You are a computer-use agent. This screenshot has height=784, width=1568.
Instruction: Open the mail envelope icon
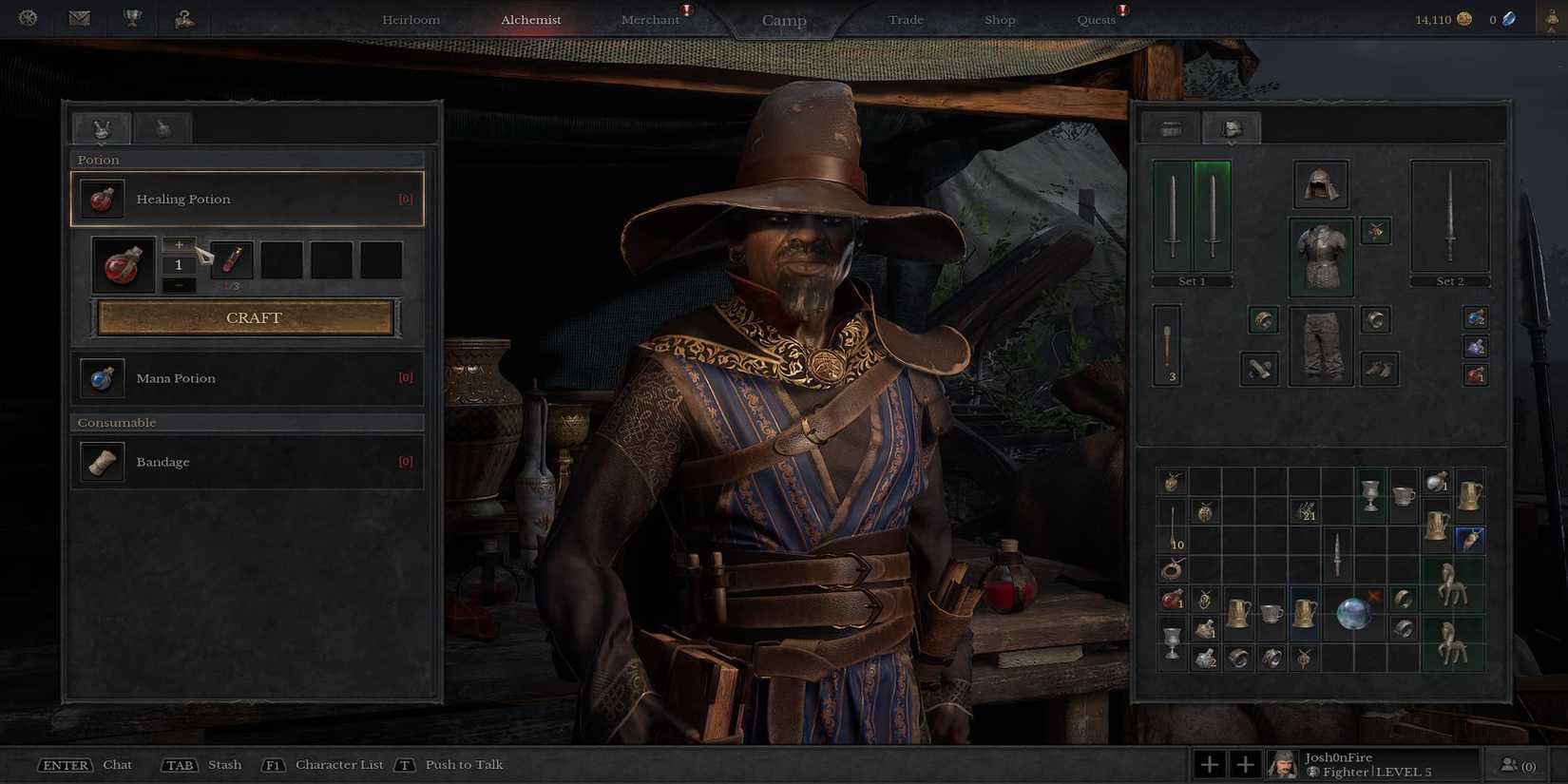(80, 17)
